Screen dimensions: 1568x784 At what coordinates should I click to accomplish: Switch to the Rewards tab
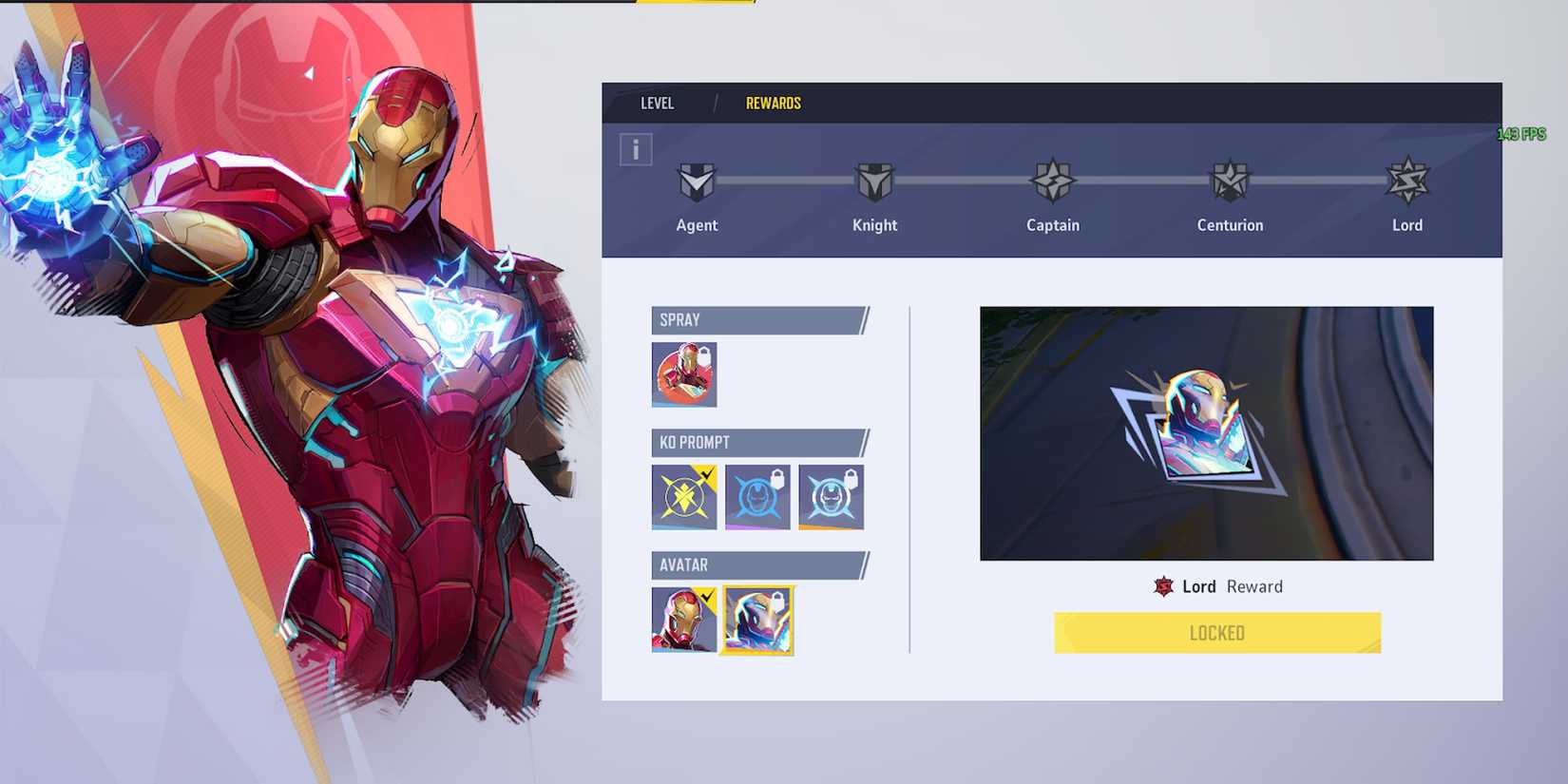coord(772,103)
